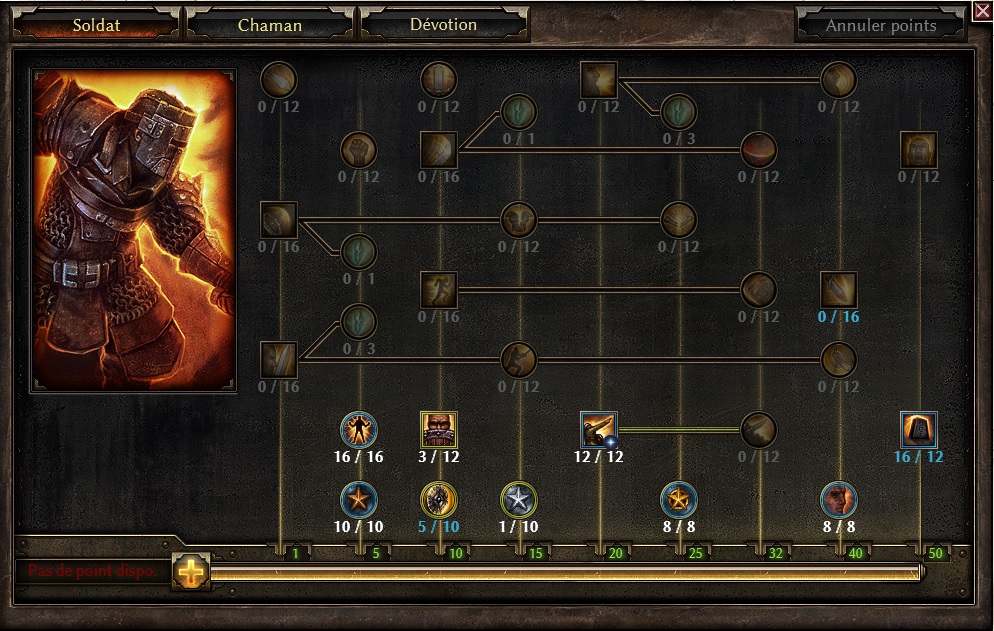The height and width of the screenshot is (631, 994).
Task: Choose the running figure skill icon
Action: (x=439, y=290)
